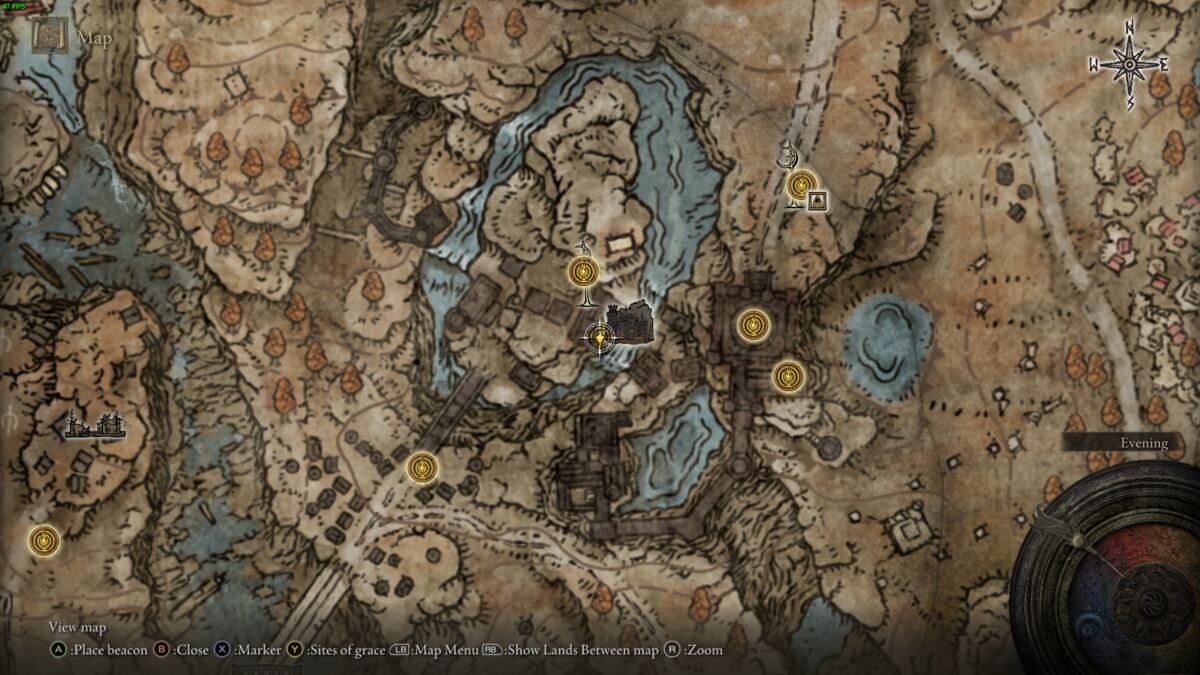Select the site of grace beside the square marker
Viewport: 1200px width, 675px height.
[800, 185]
